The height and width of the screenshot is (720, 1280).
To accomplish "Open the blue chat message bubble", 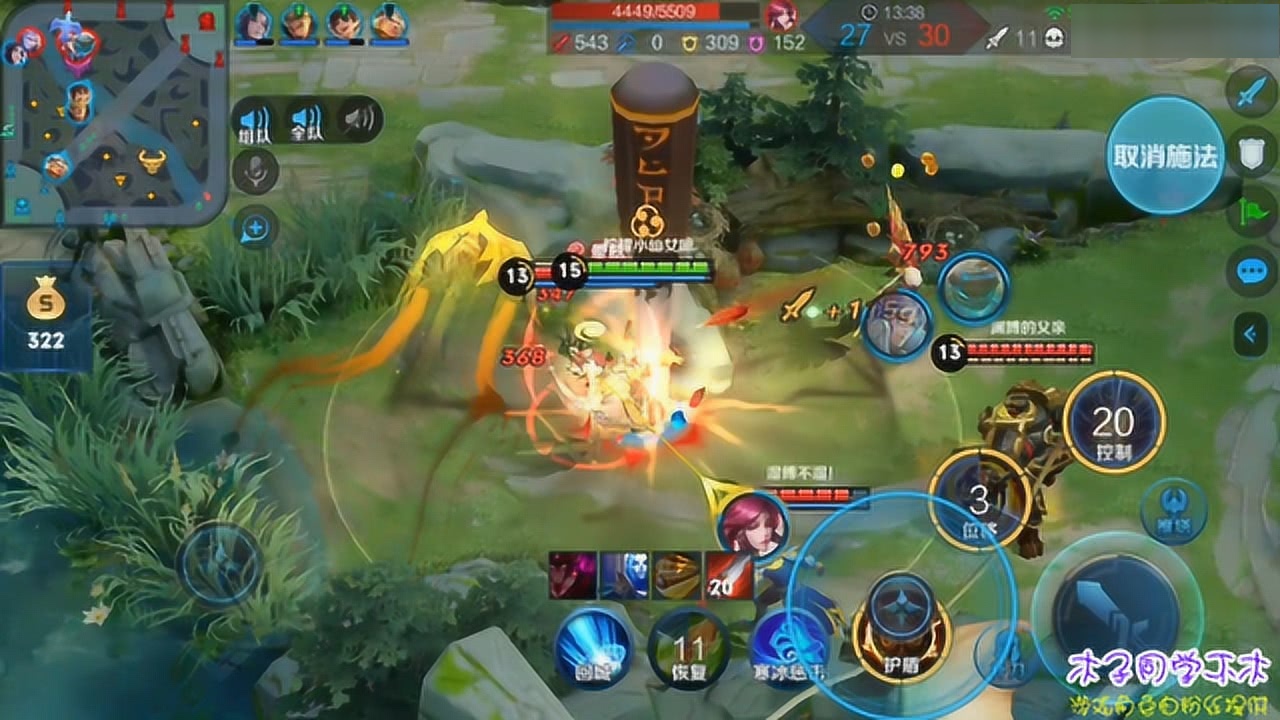I will click(x=1252, y=271).
